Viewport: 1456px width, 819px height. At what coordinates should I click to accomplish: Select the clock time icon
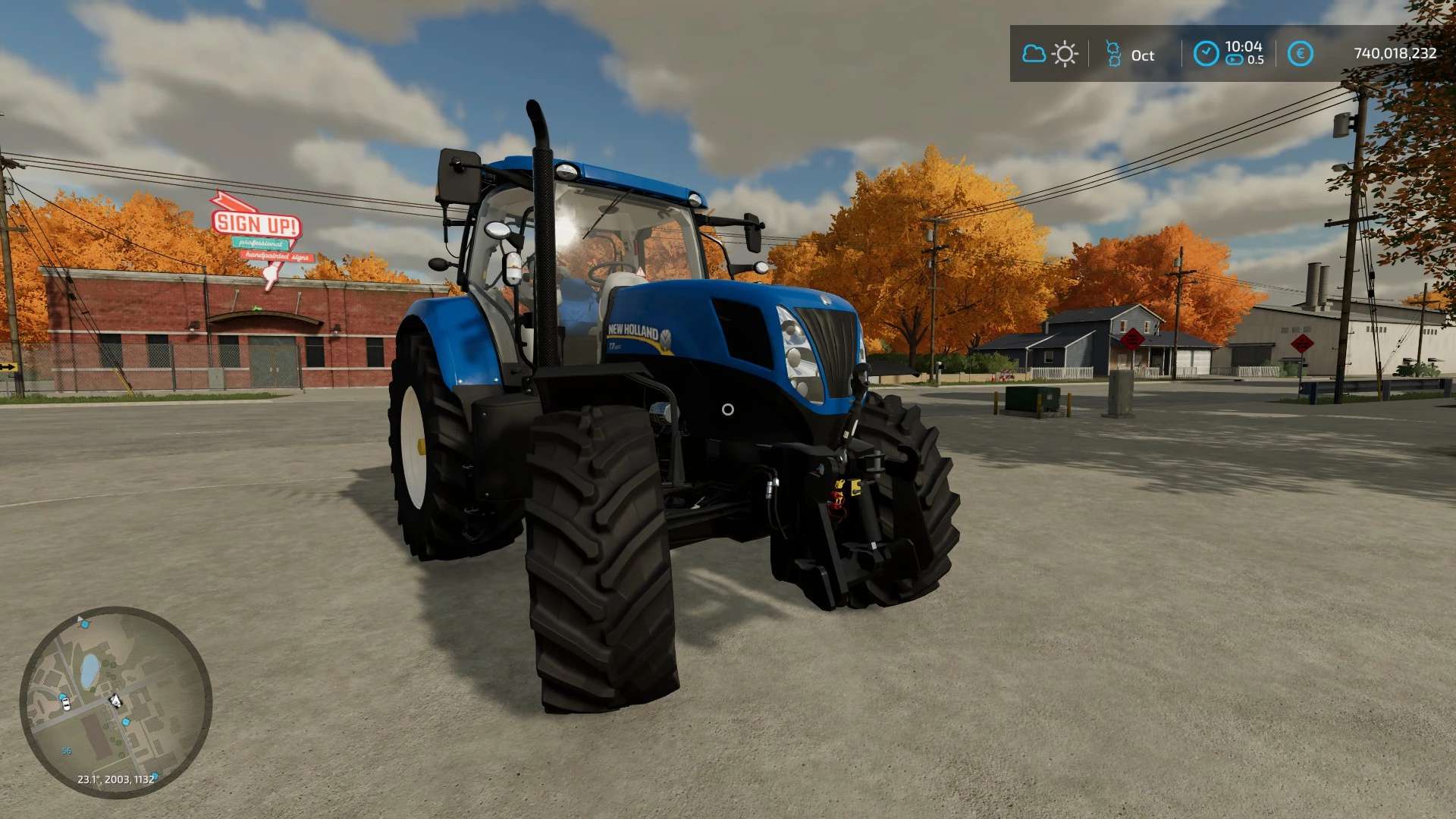[x=1206, y=54]
